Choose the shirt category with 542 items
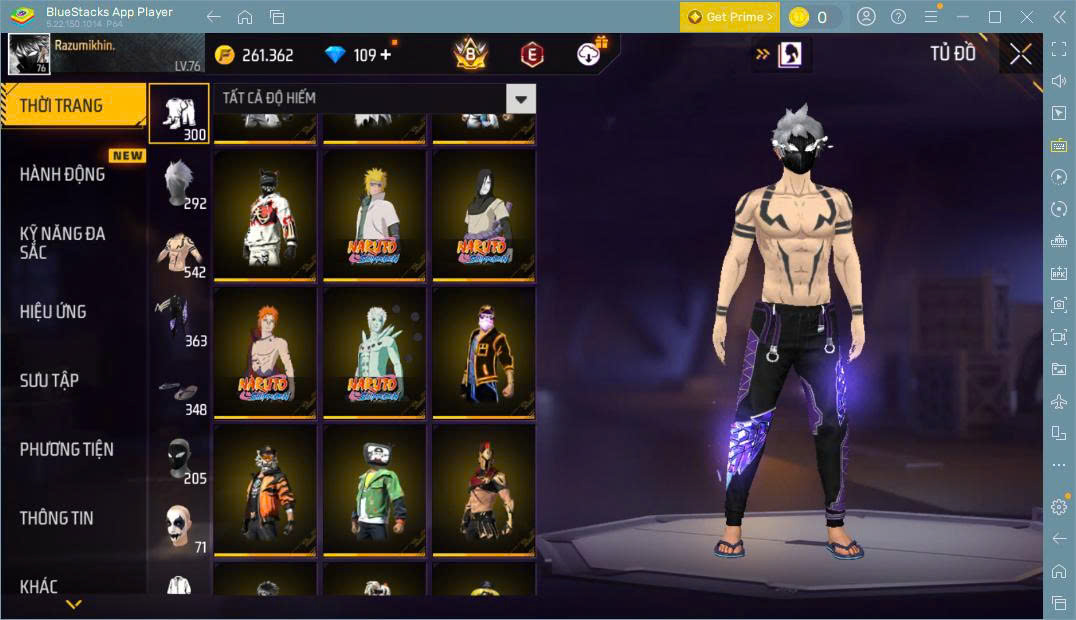 180,254
